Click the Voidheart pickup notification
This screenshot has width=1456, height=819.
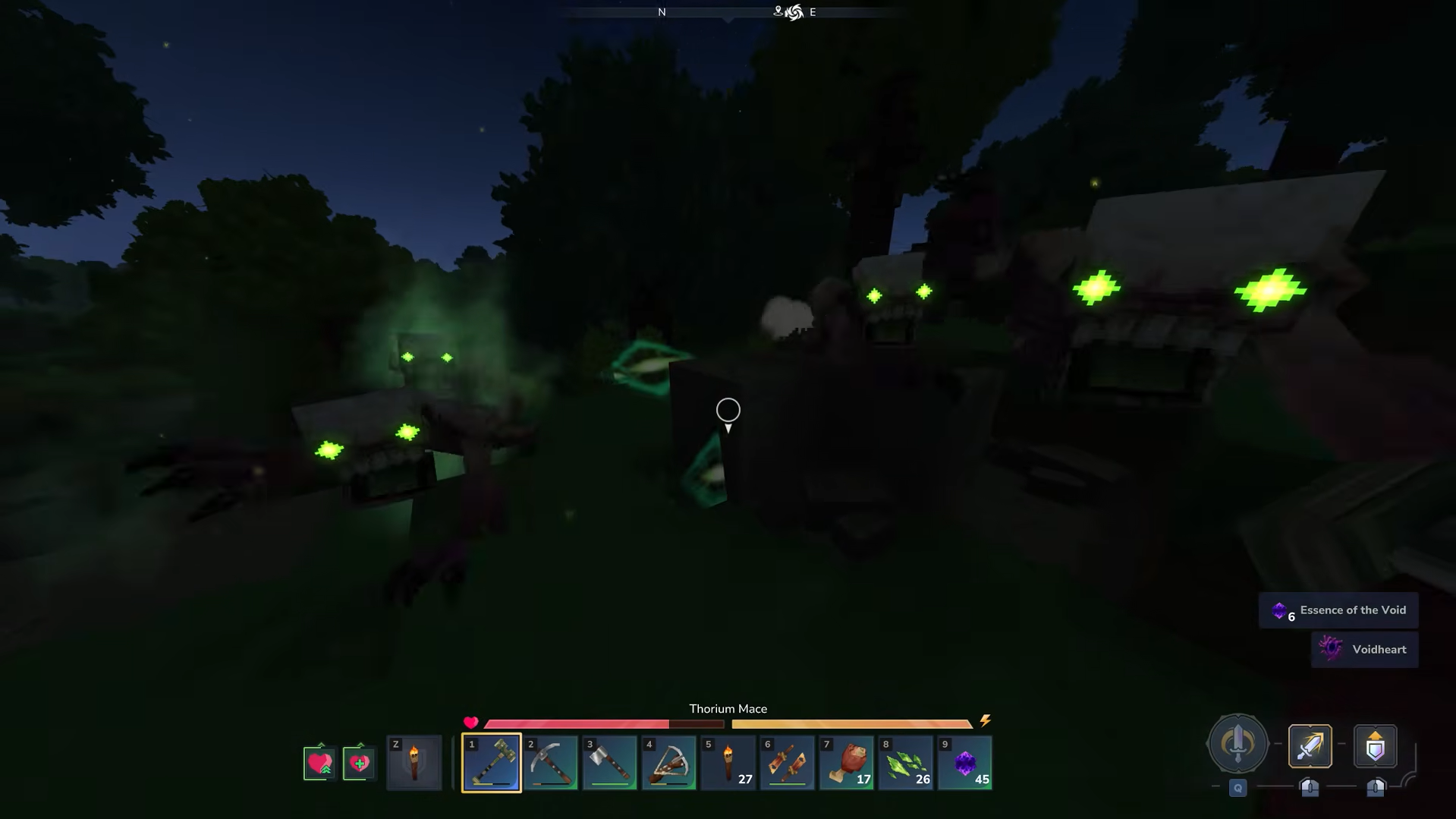point(1365,649)
